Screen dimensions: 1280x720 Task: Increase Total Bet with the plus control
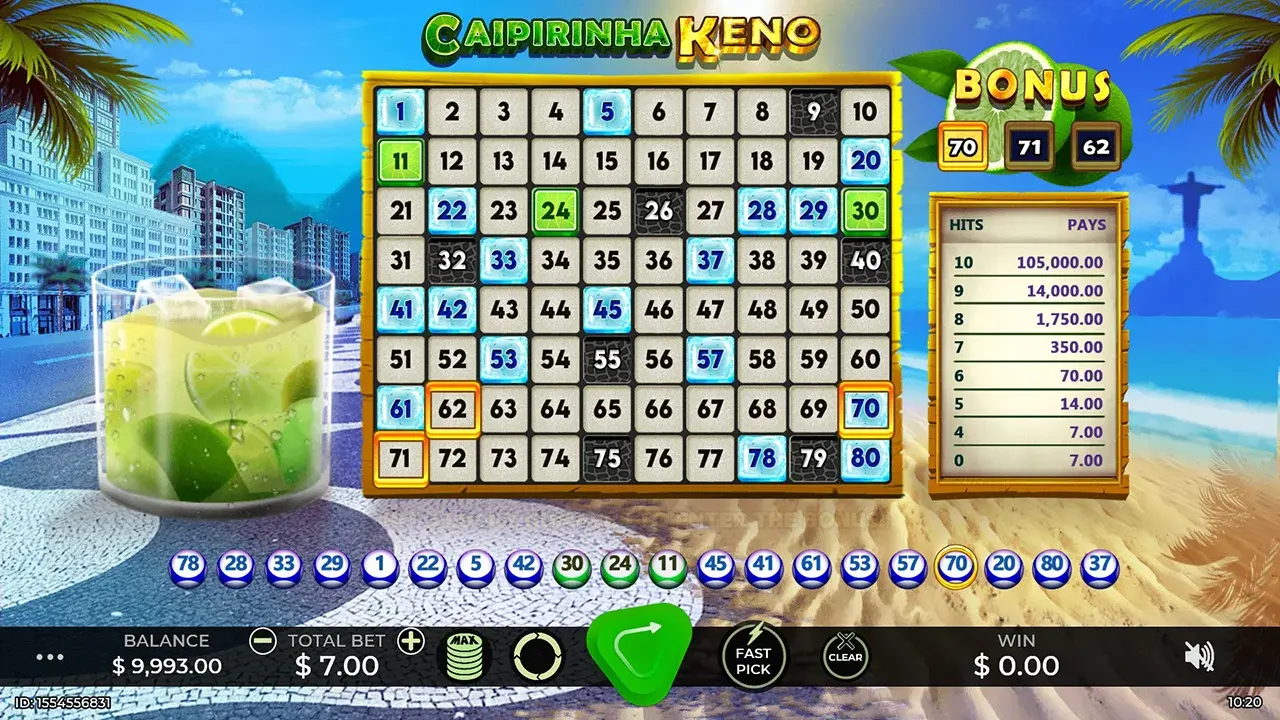(413, 640)
